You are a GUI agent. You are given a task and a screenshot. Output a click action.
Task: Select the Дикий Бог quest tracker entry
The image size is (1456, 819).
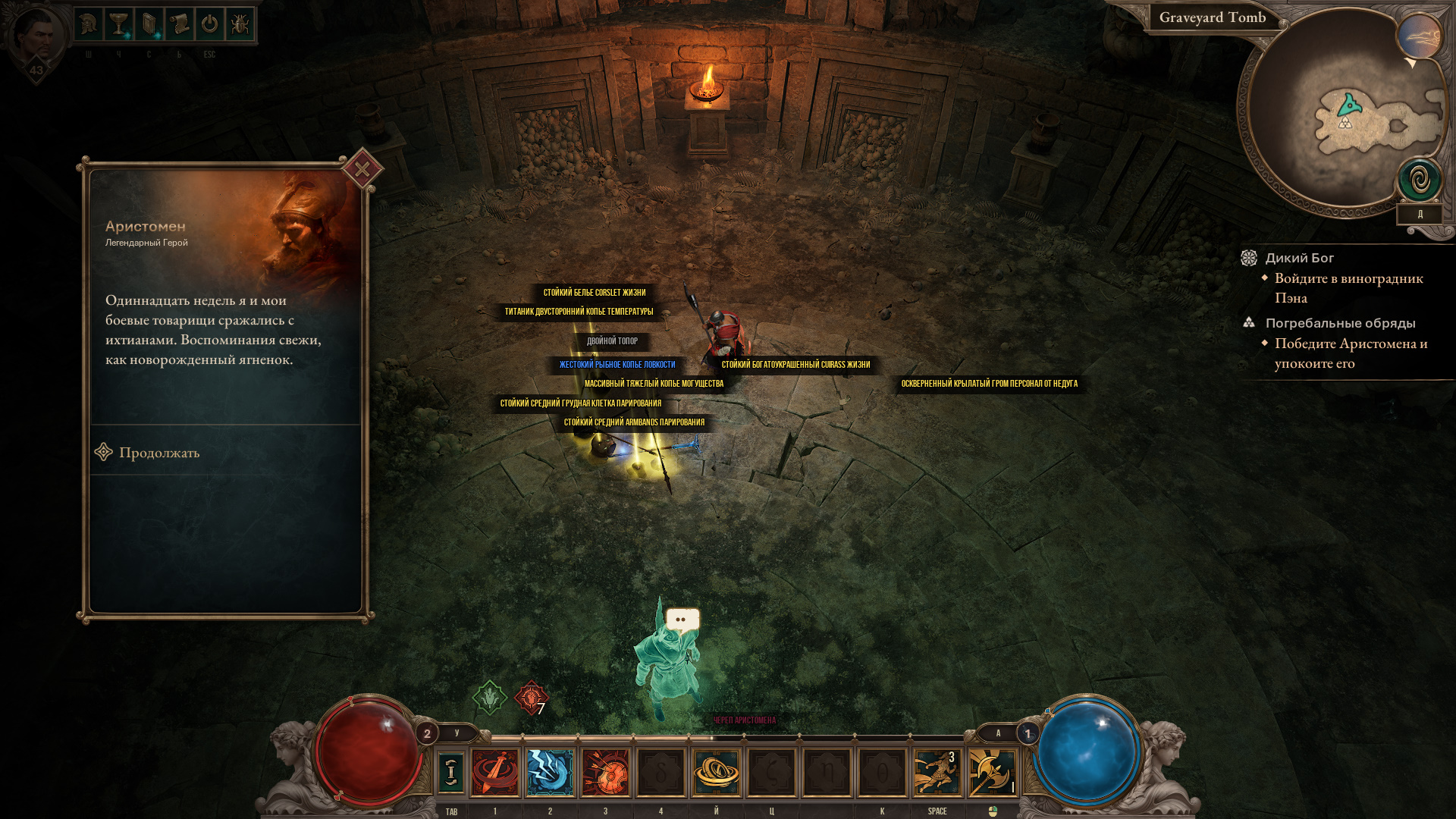click(x=1299, y=258)
